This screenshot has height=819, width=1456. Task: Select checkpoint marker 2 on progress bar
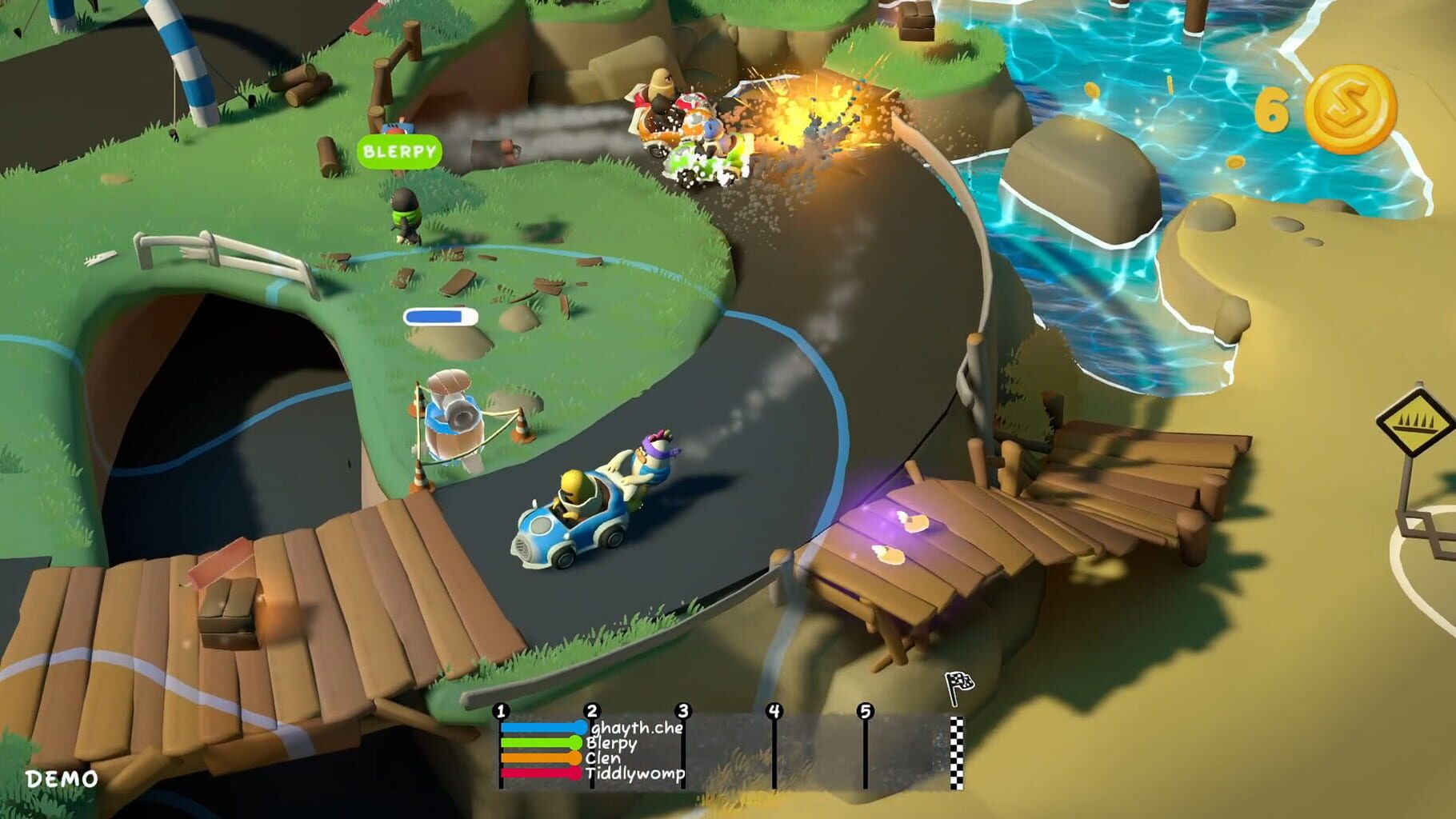(592, 710)
